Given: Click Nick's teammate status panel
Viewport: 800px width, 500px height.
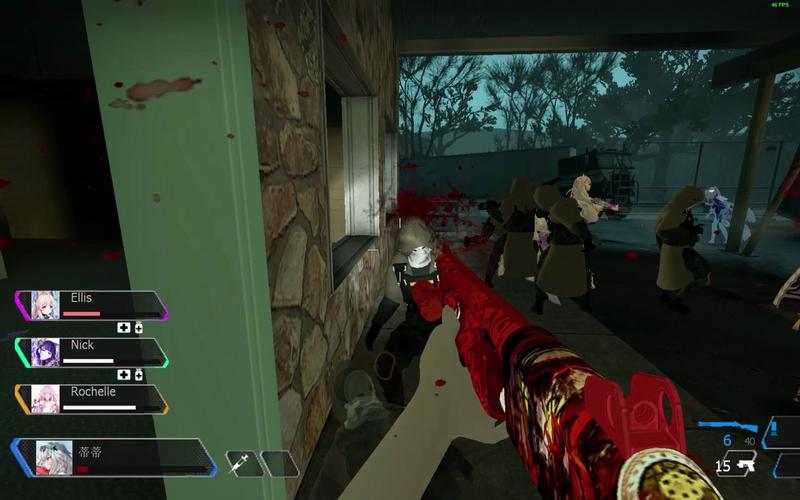Looking at the screenshot, I should 92,352.
